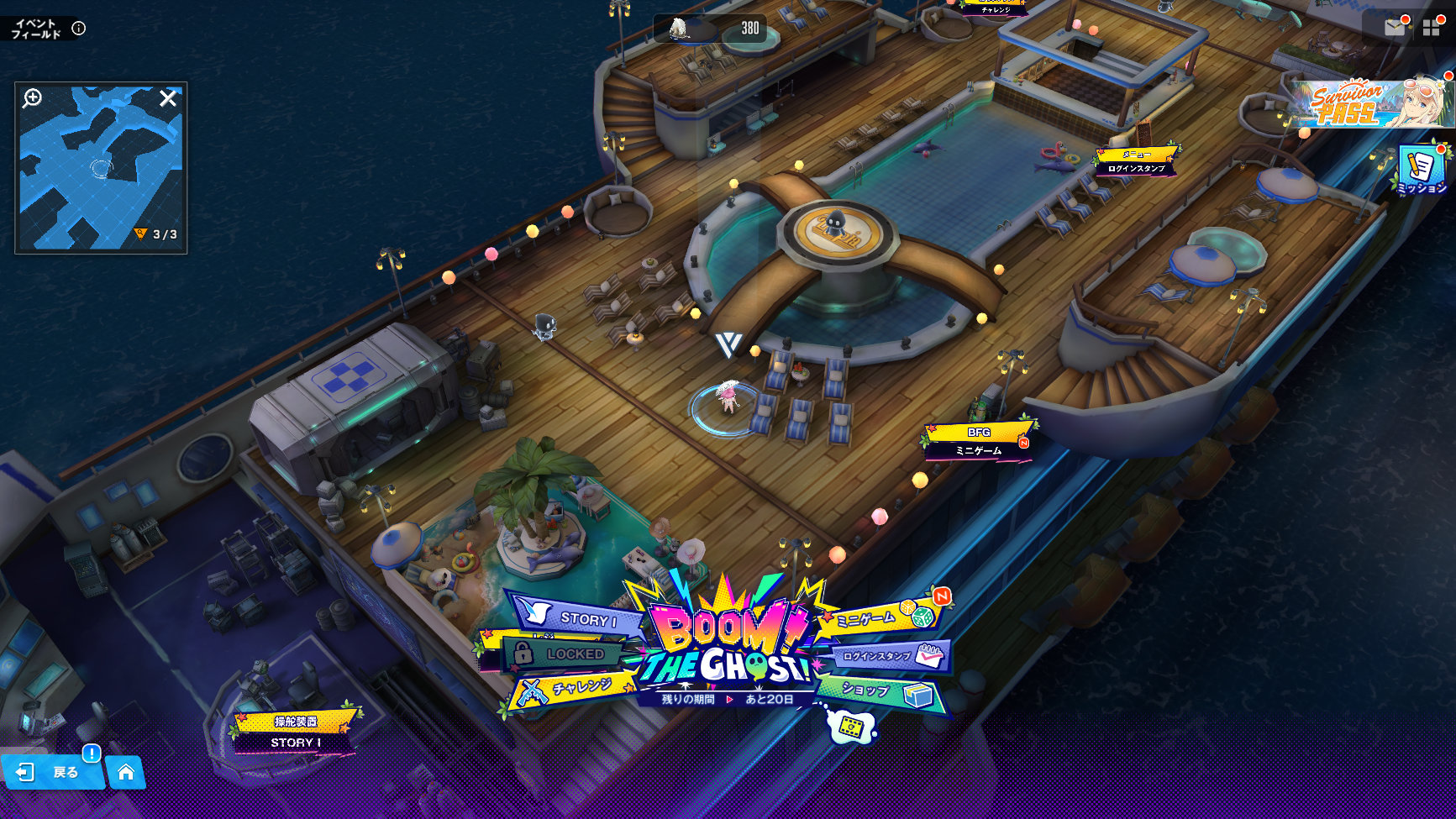1456x819 pixels.
Task: Go to the home screen via house button
Action: point(126,772)
